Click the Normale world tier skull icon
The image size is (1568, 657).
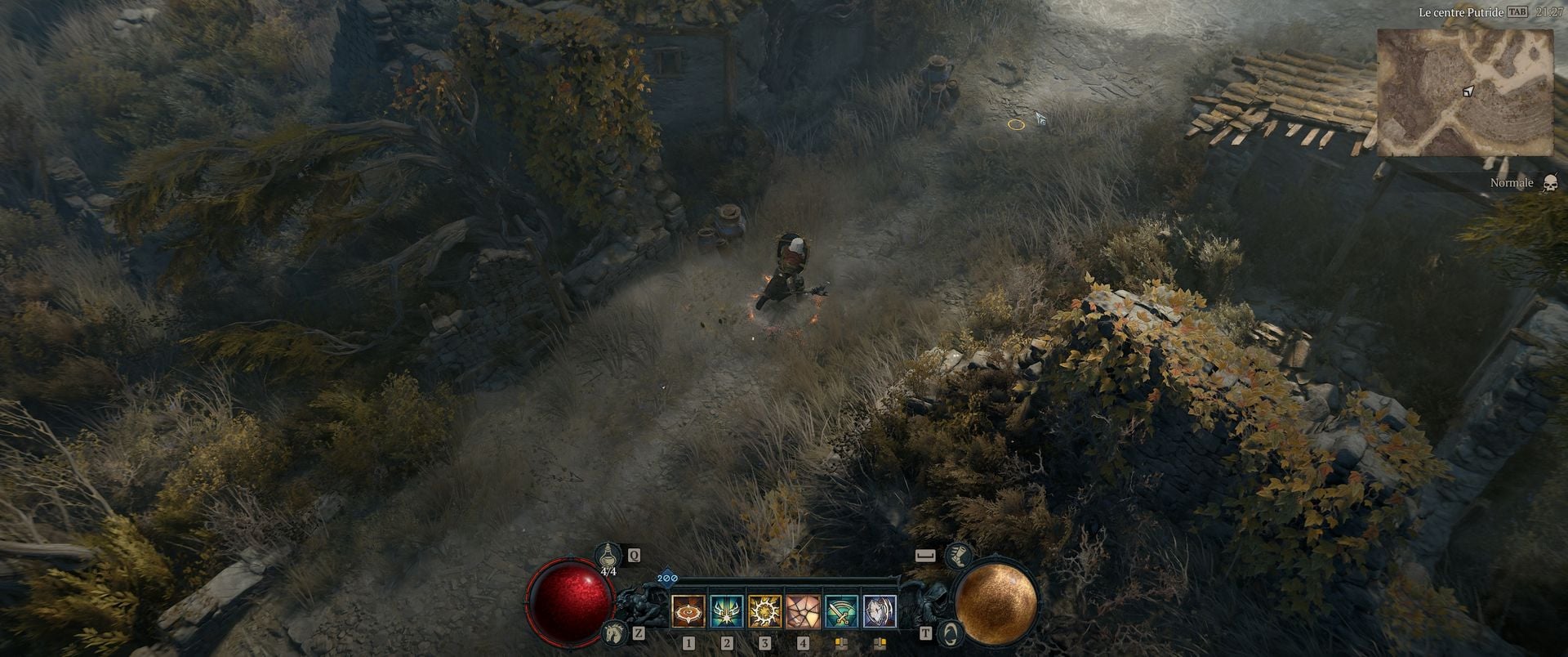click(x=1552, y=182)
